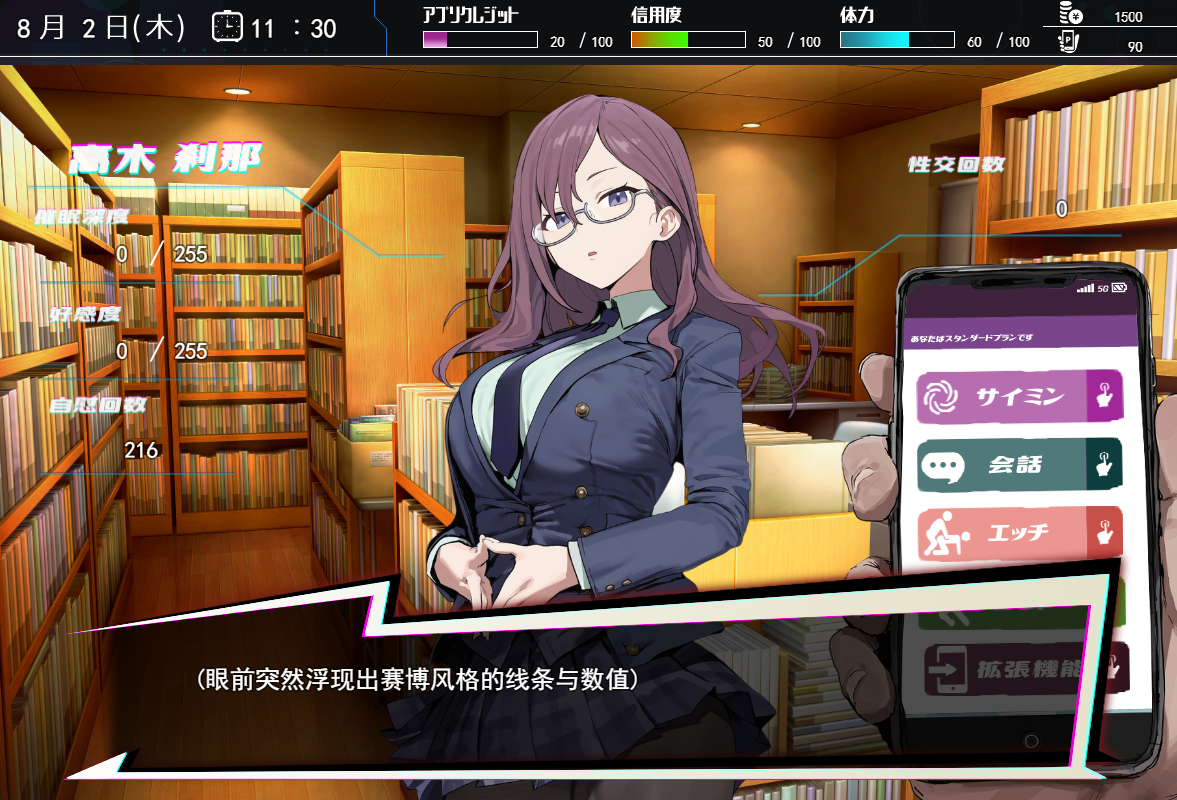Tap the purple サイミン button on the phone
The height and width of the screenshot is (800, 1177).
coord(1018,398)
